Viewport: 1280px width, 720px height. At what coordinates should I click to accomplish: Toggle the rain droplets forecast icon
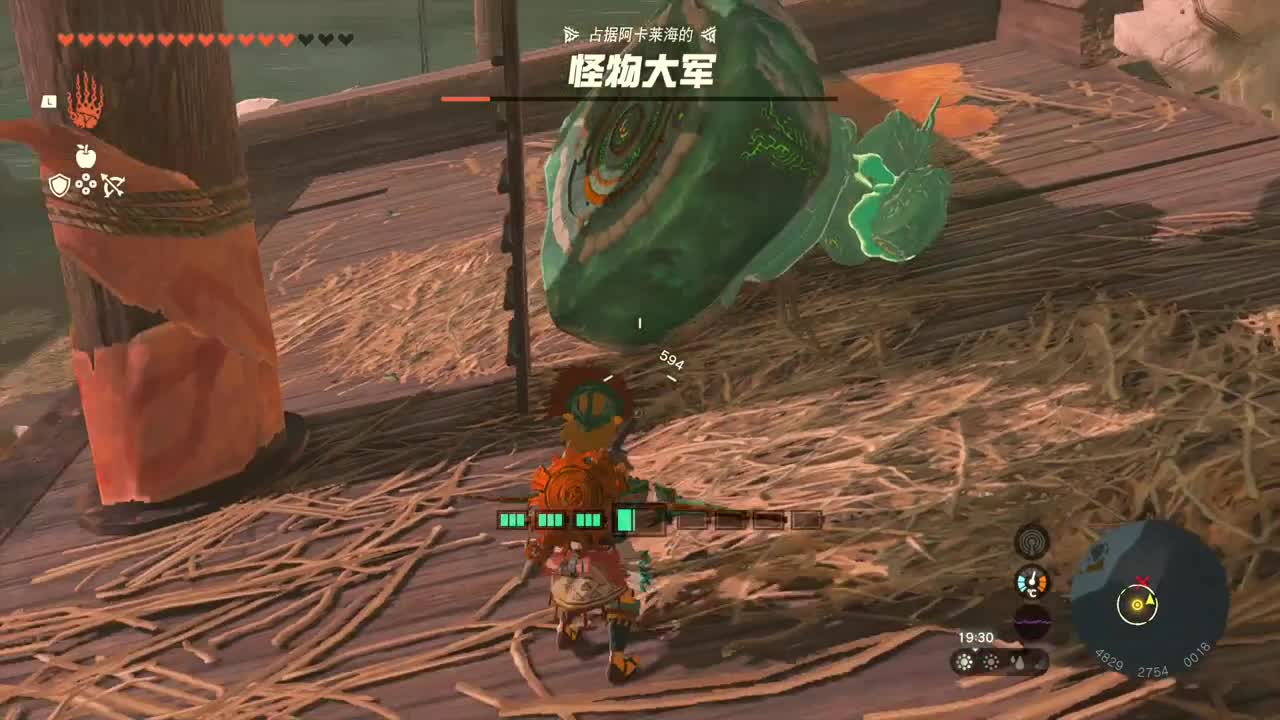pyautogui.click(x=1019, y=662)
